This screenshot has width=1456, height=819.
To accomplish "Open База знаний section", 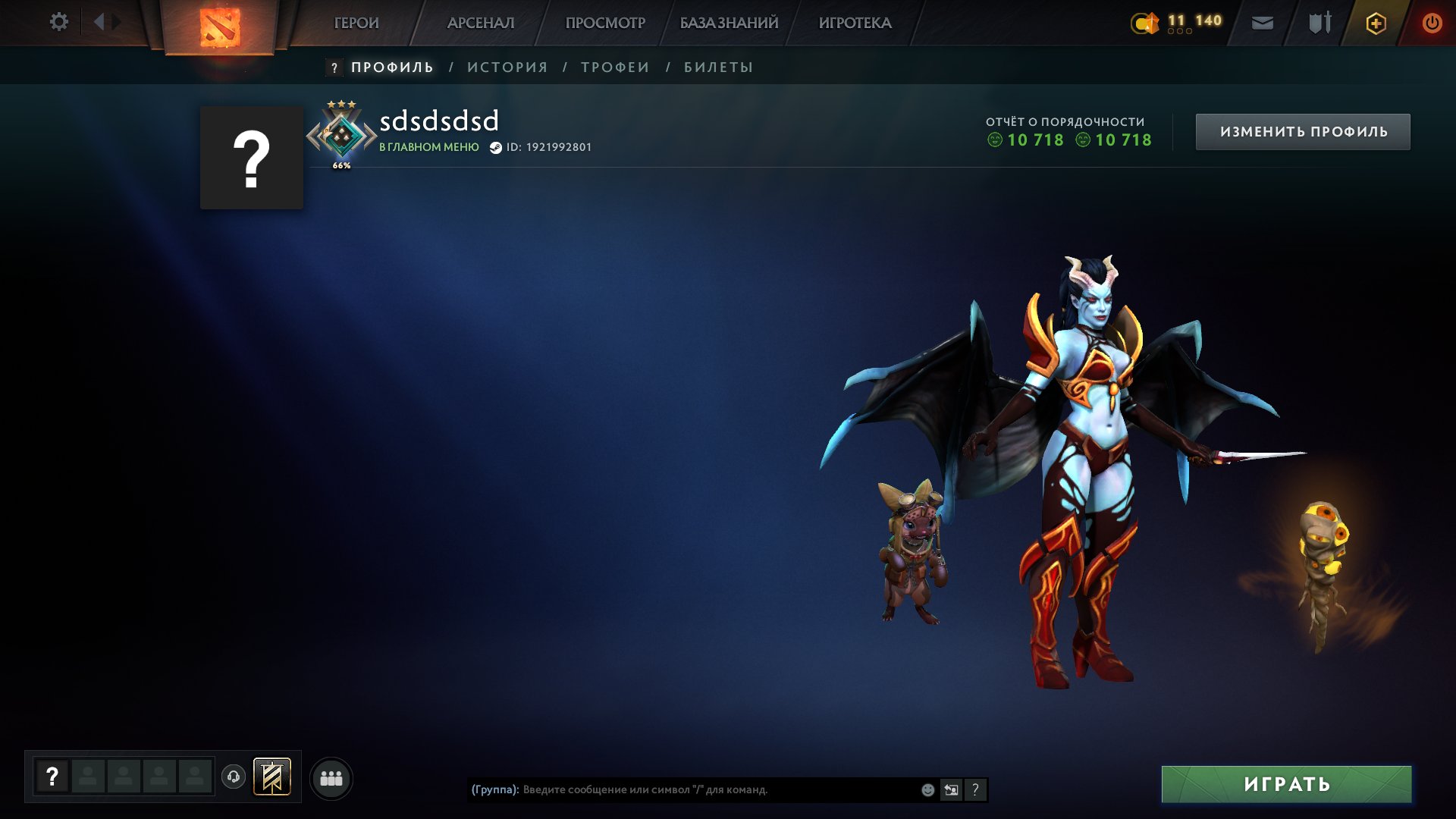I will pos(729,23).
